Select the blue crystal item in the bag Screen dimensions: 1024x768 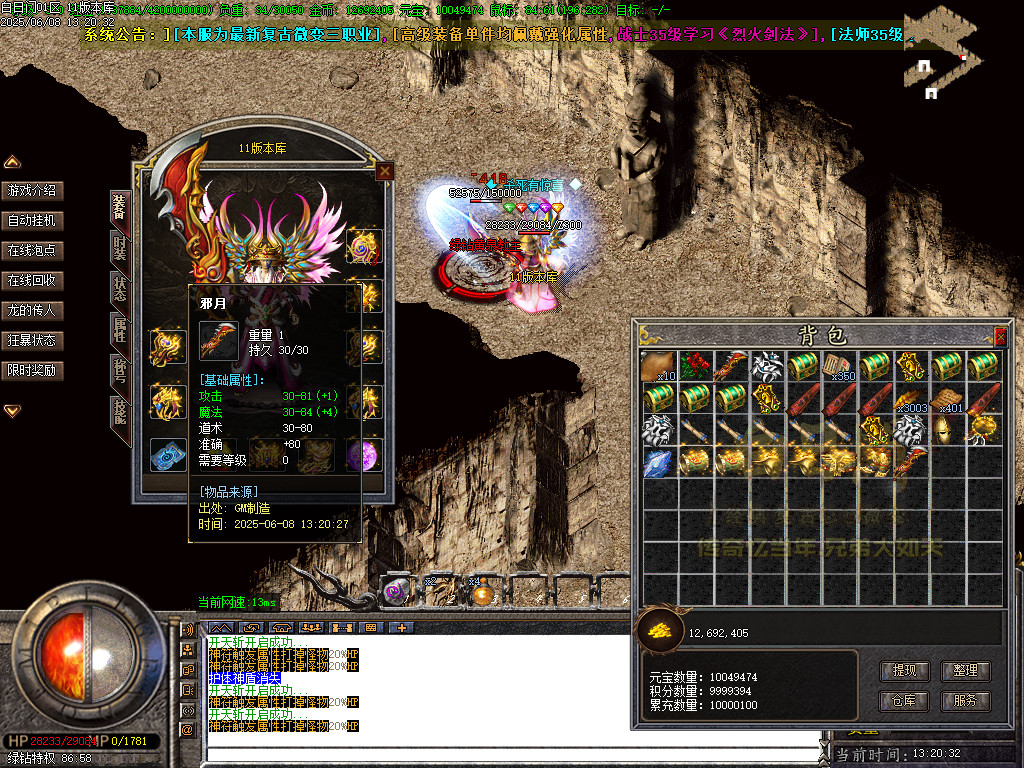coord(657,462)
